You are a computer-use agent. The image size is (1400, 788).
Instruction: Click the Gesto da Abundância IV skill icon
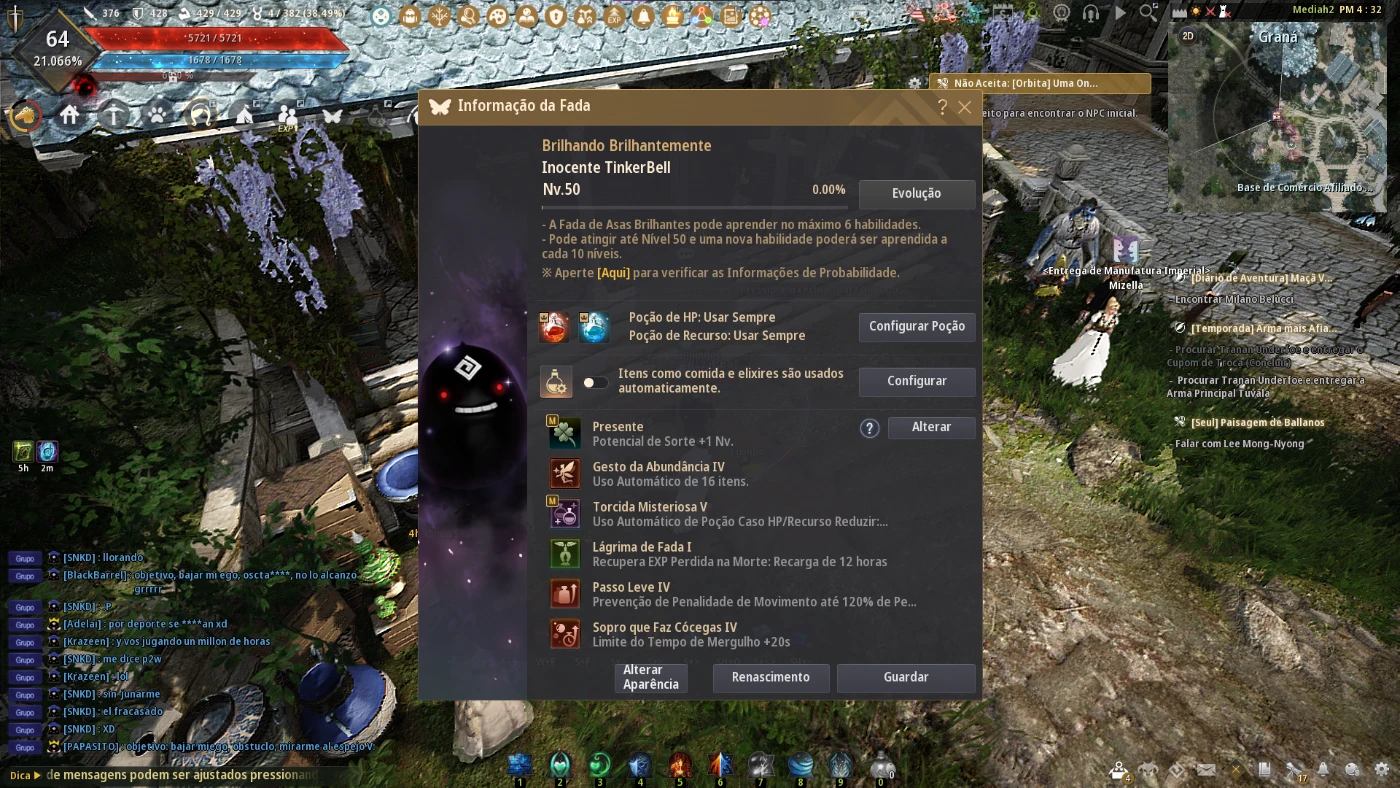pos(565,473)
